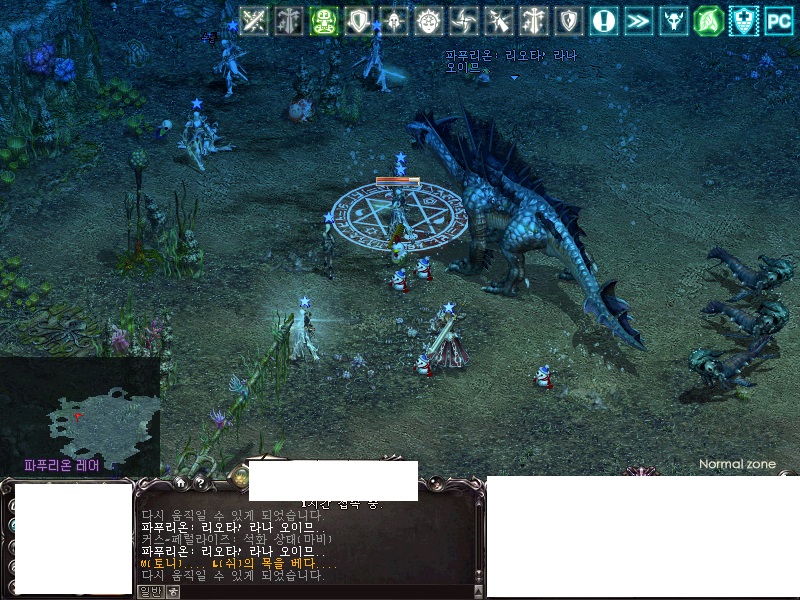The height and width of the screenshot is (600, 800).
Task: Open the home button above chat
Action: [x=180, y=482]
